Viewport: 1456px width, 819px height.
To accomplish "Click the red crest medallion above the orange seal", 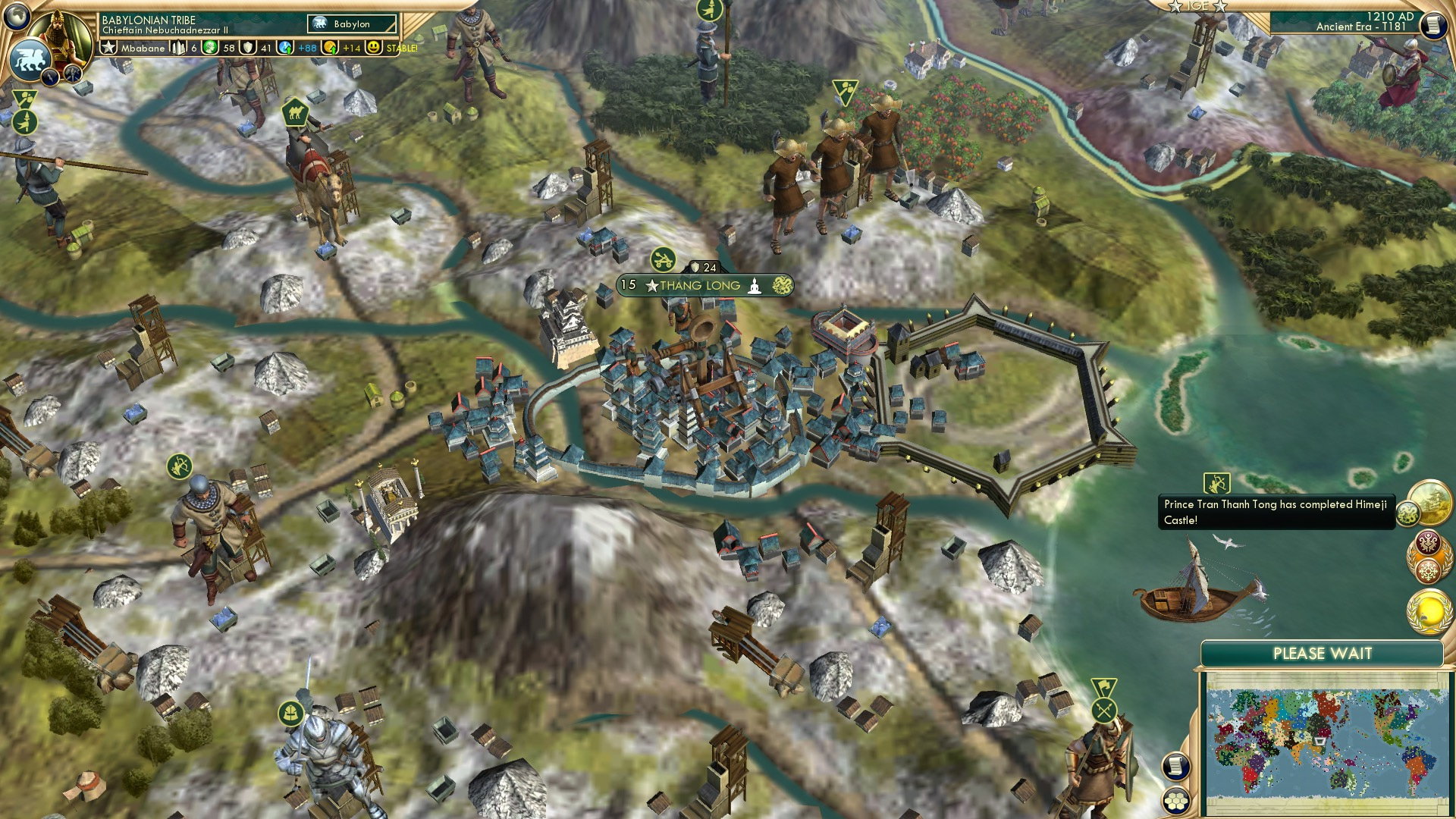I will click(x=1429, y=541).
